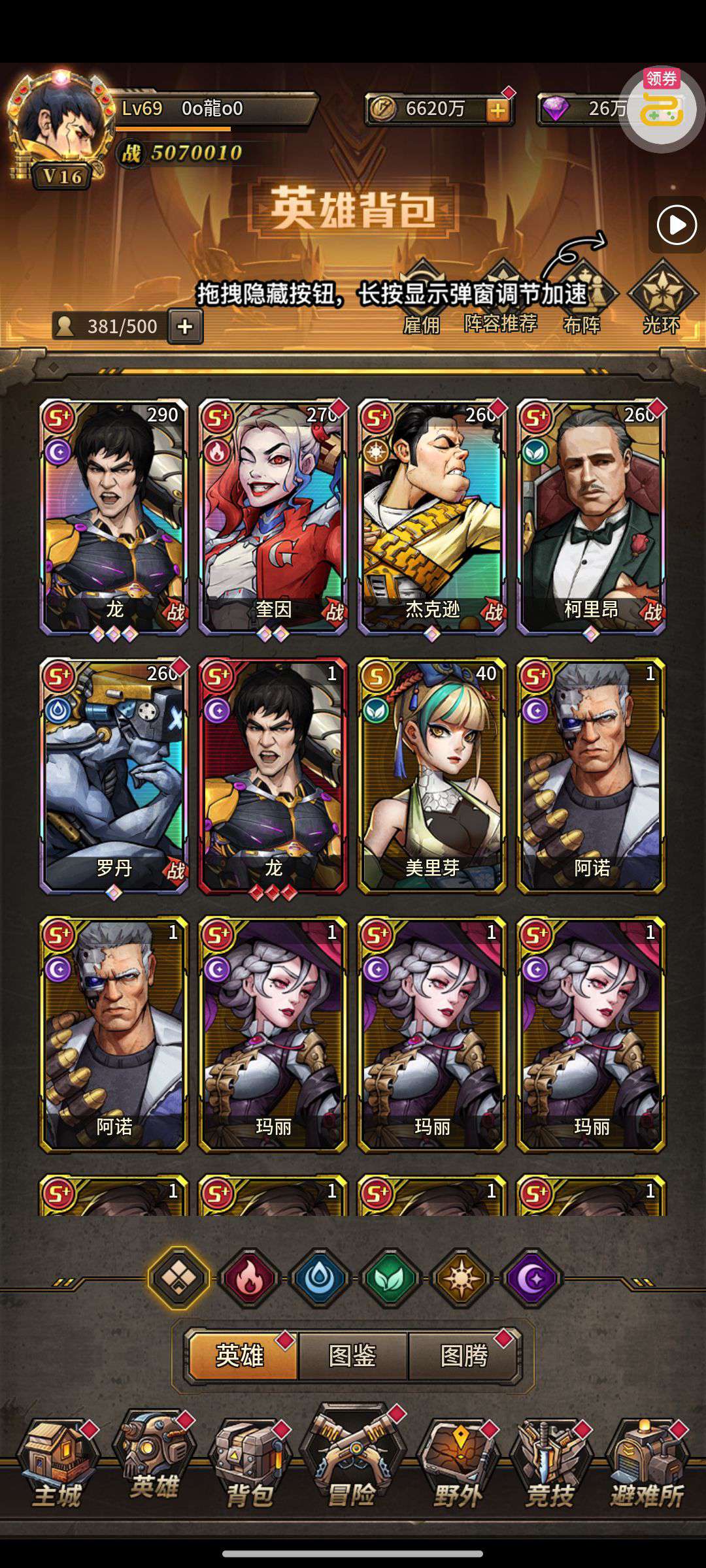This screenshot has width=706, height=1568.
Task: Open the 奎因 hero card
Action: 273,516
